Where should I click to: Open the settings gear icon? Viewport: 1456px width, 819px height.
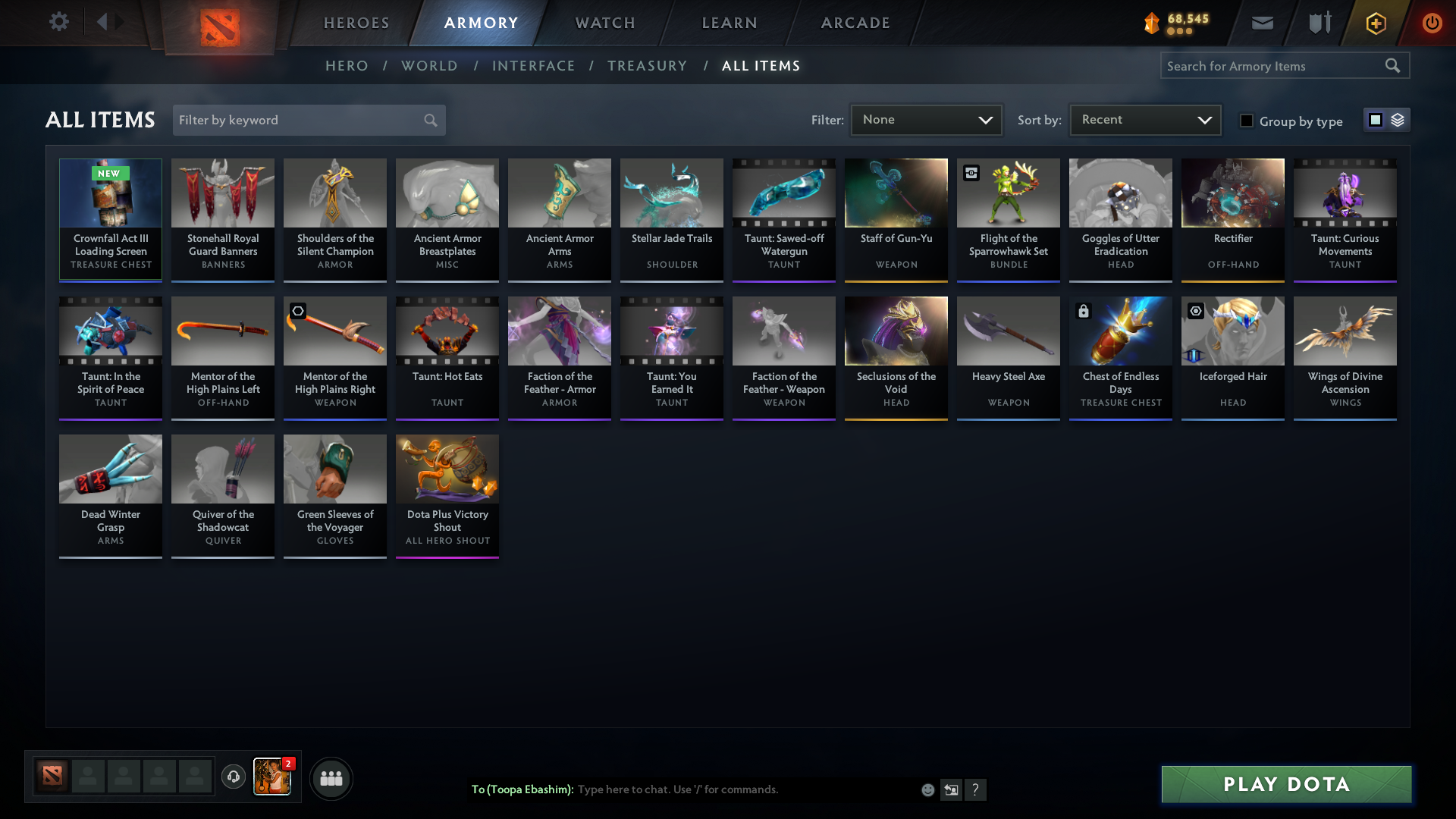click(x=59, y=22)
